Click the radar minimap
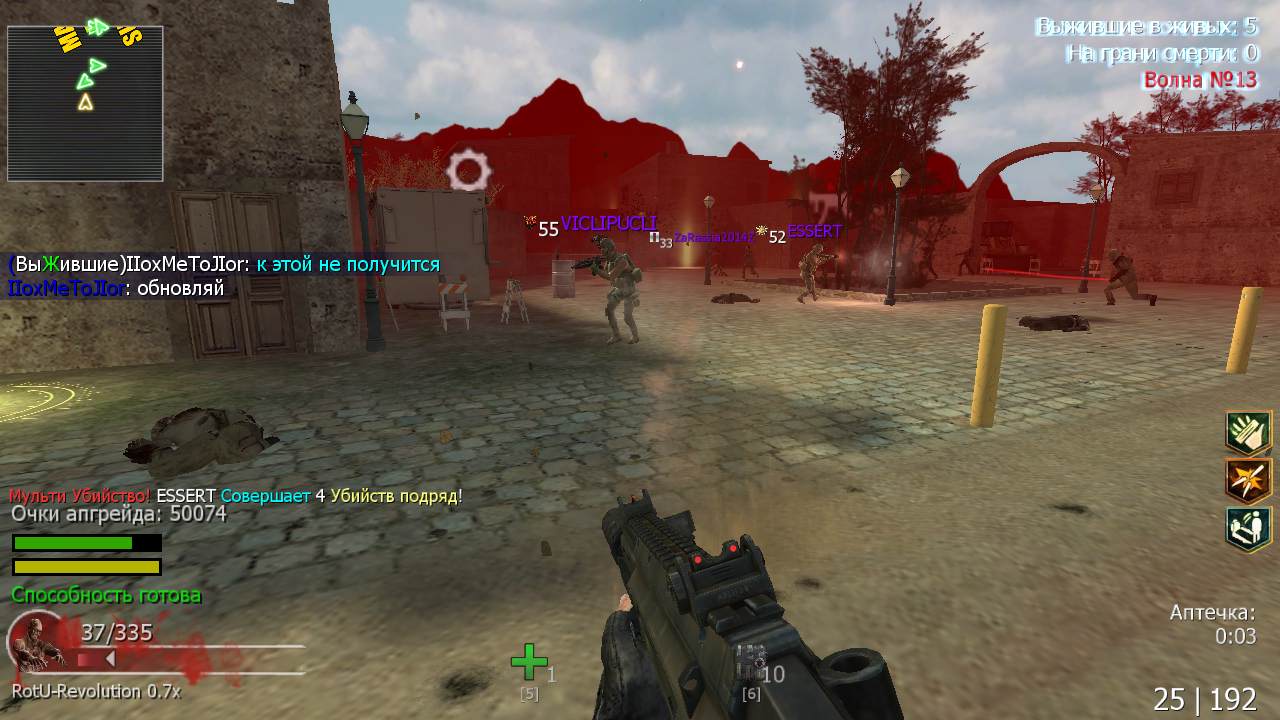This screenshot has width=1280, height=720. tap(85, 103)
